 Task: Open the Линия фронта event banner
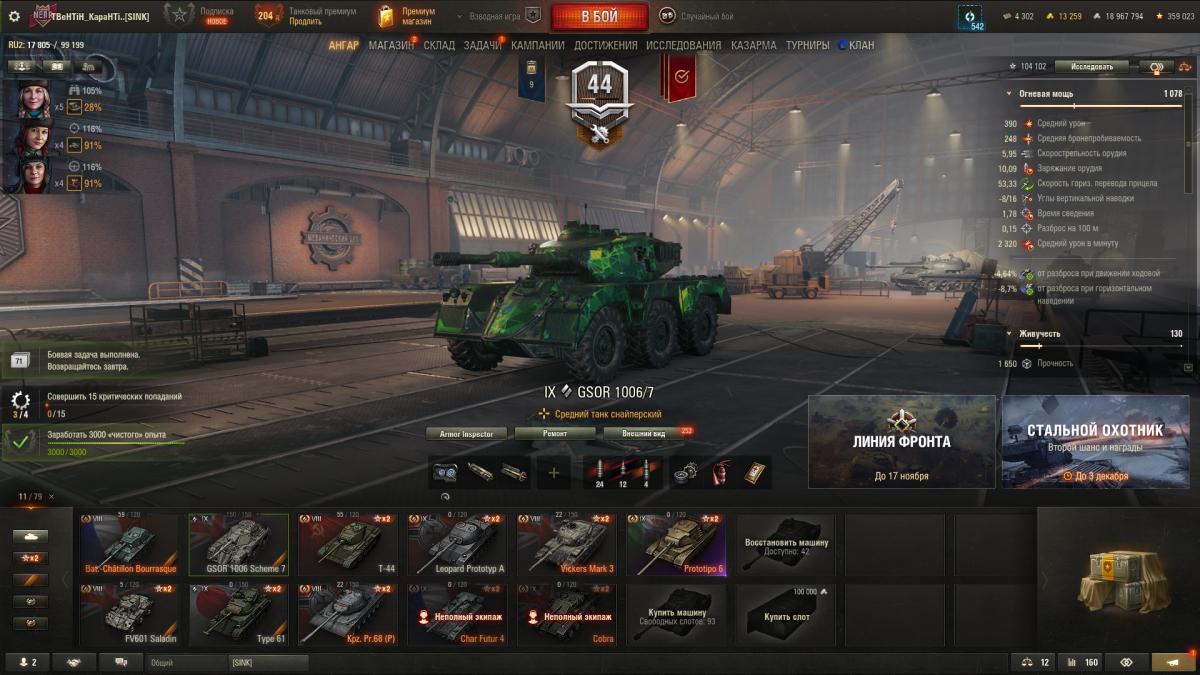901,441
